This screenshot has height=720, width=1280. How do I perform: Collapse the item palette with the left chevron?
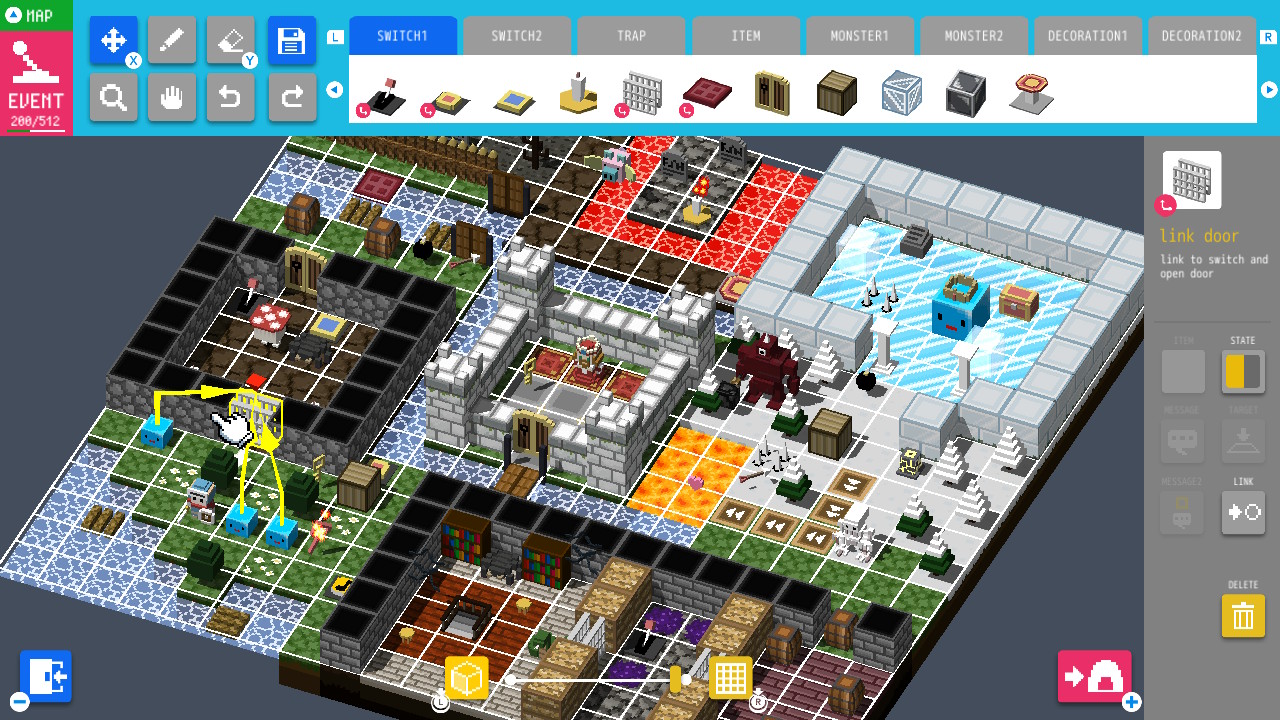click(334, 89)
